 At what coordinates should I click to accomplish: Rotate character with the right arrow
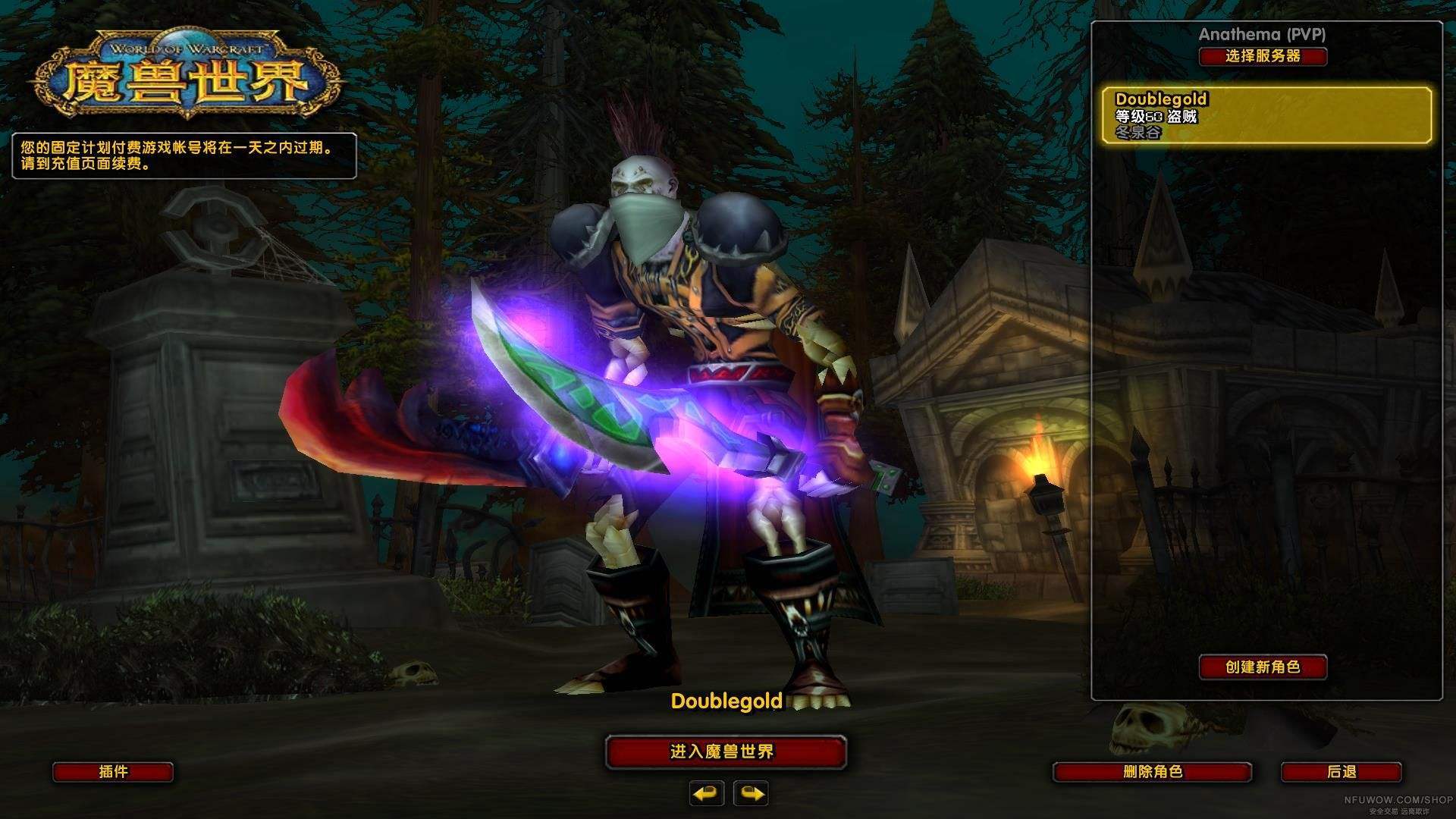pos(751,793)
